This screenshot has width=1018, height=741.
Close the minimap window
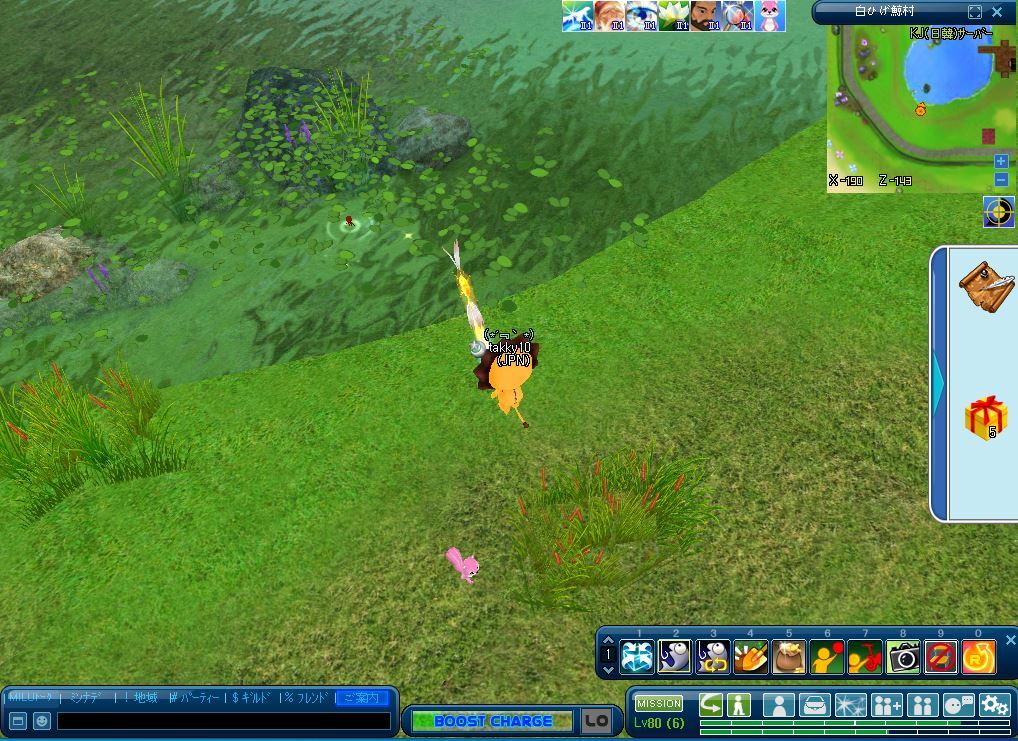pyautogui.click(x=997, y=12)
